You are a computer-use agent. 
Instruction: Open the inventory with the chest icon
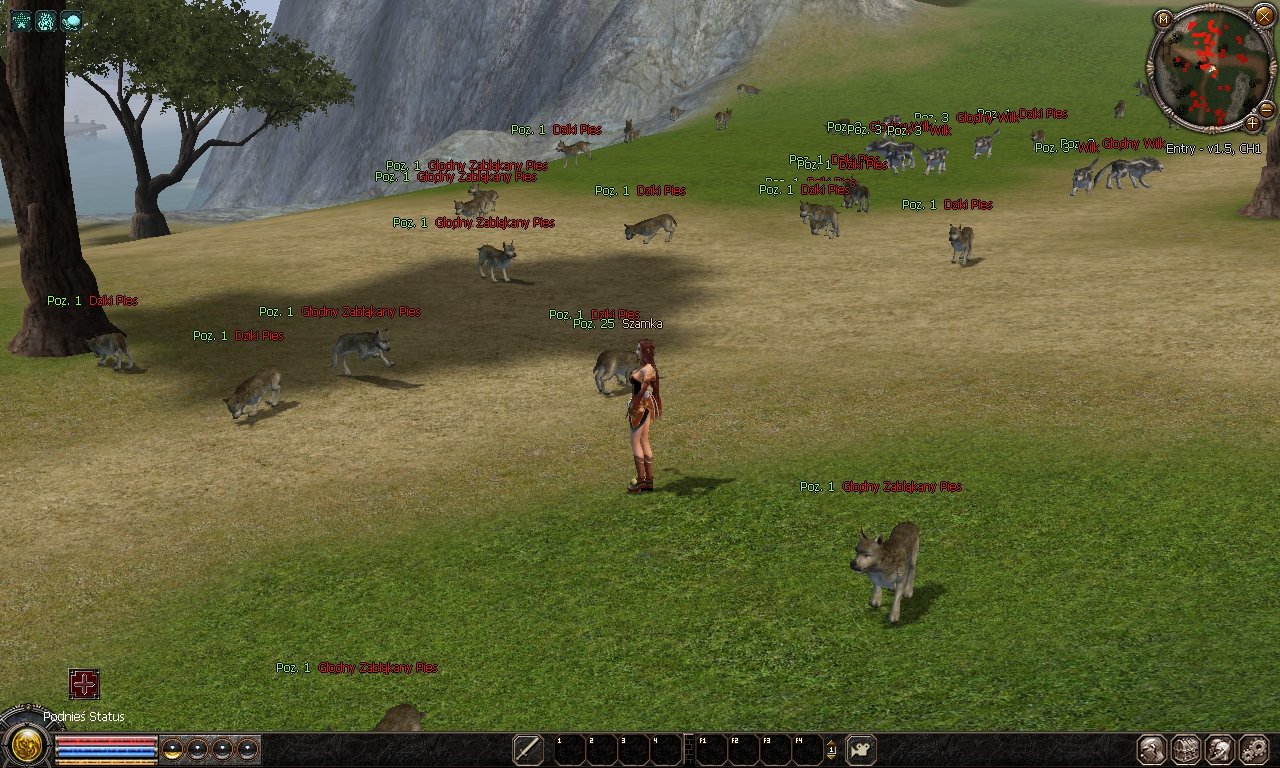coord(1186,749)
